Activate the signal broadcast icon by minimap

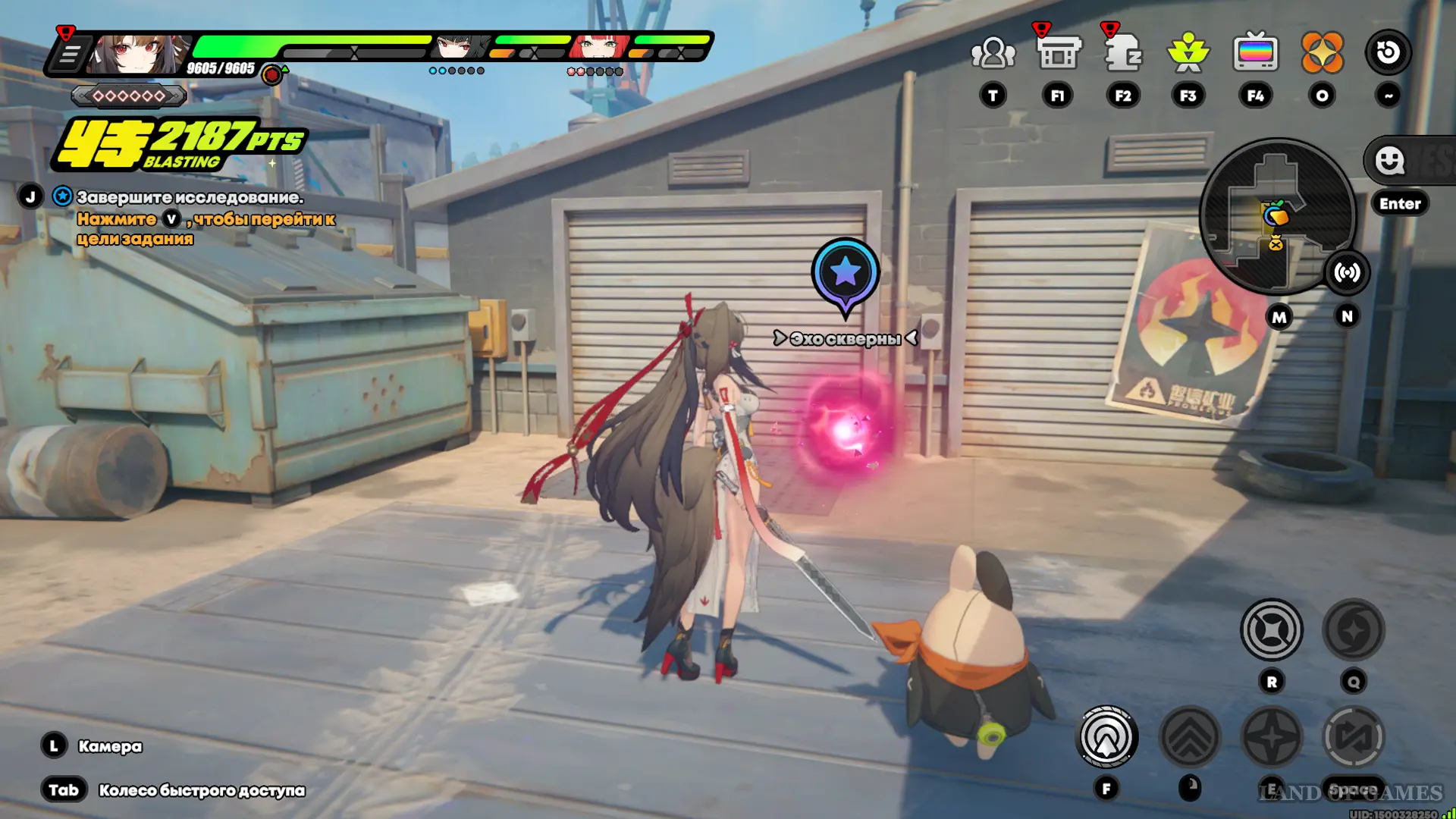(x=1347, y=272)
